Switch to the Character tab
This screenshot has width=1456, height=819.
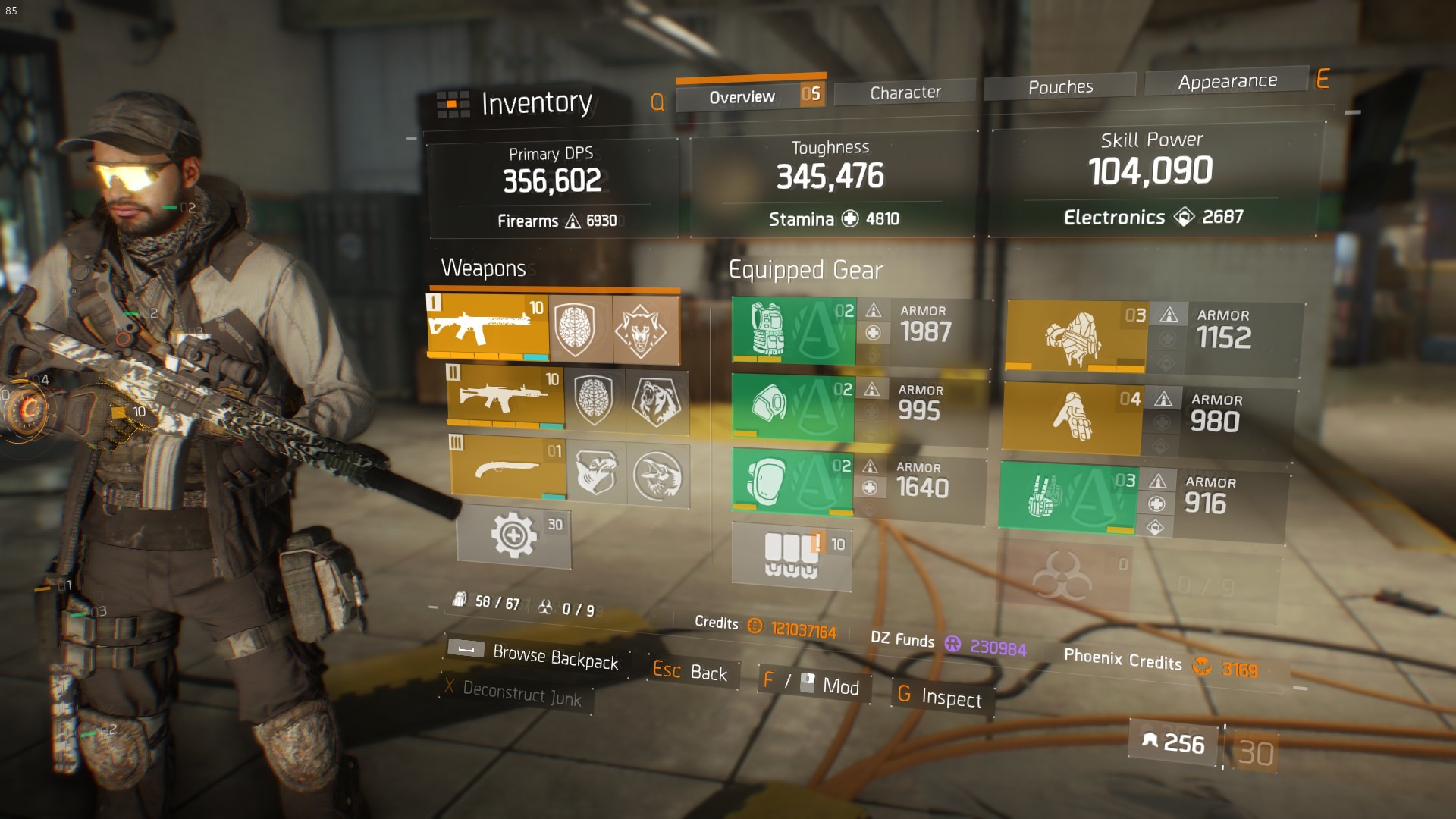(x=905, y=93)
